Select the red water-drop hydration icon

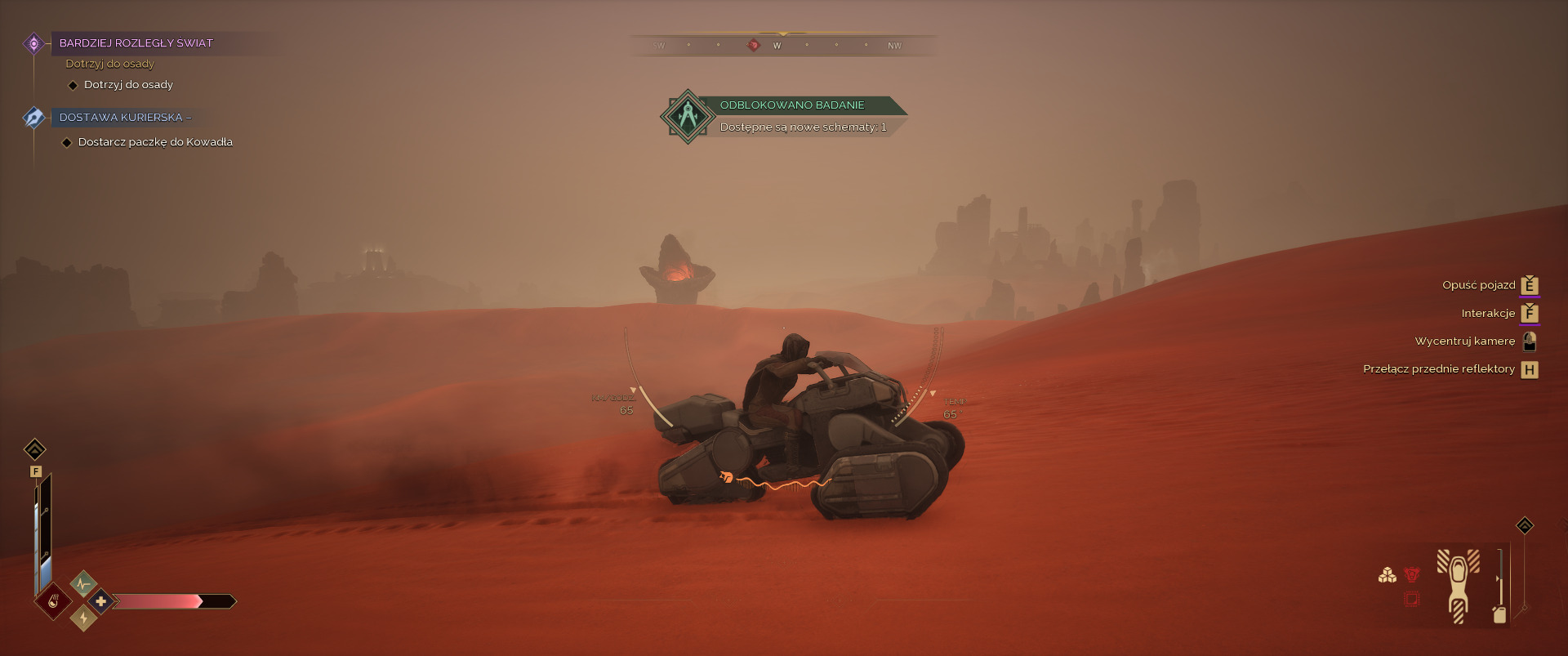pos(53,602)
